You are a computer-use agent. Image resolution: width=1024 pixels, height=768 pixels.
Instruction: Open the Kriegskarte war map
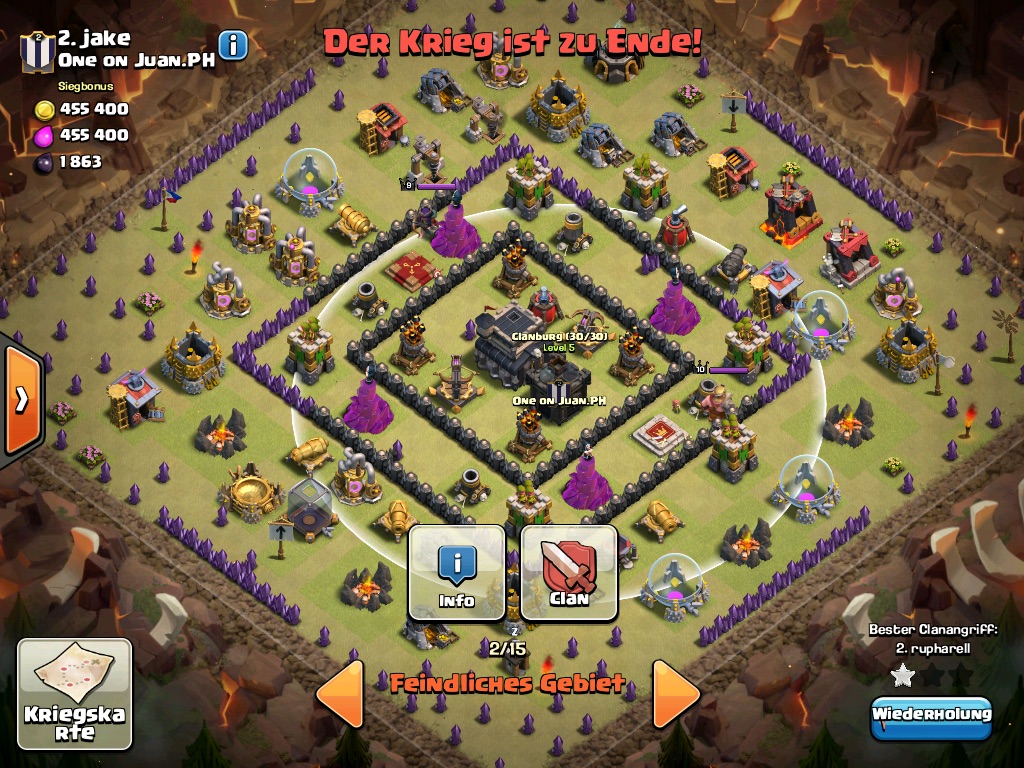point(75,694)
